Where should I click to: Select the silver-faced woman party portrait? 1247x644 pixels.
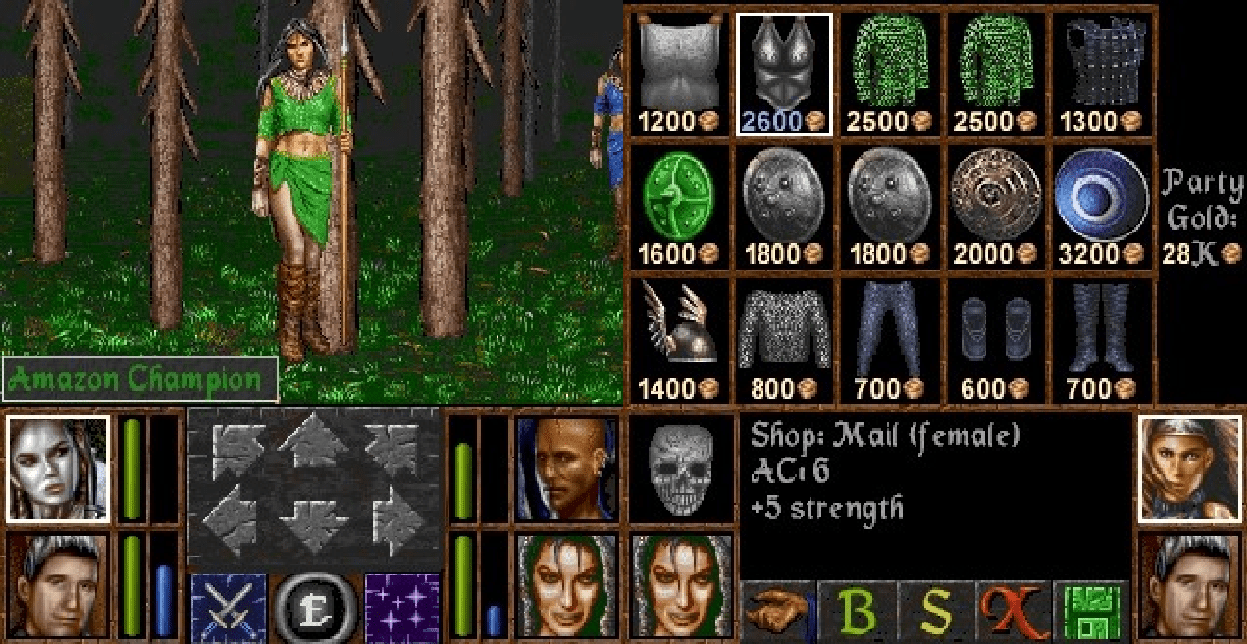(57, 468)
